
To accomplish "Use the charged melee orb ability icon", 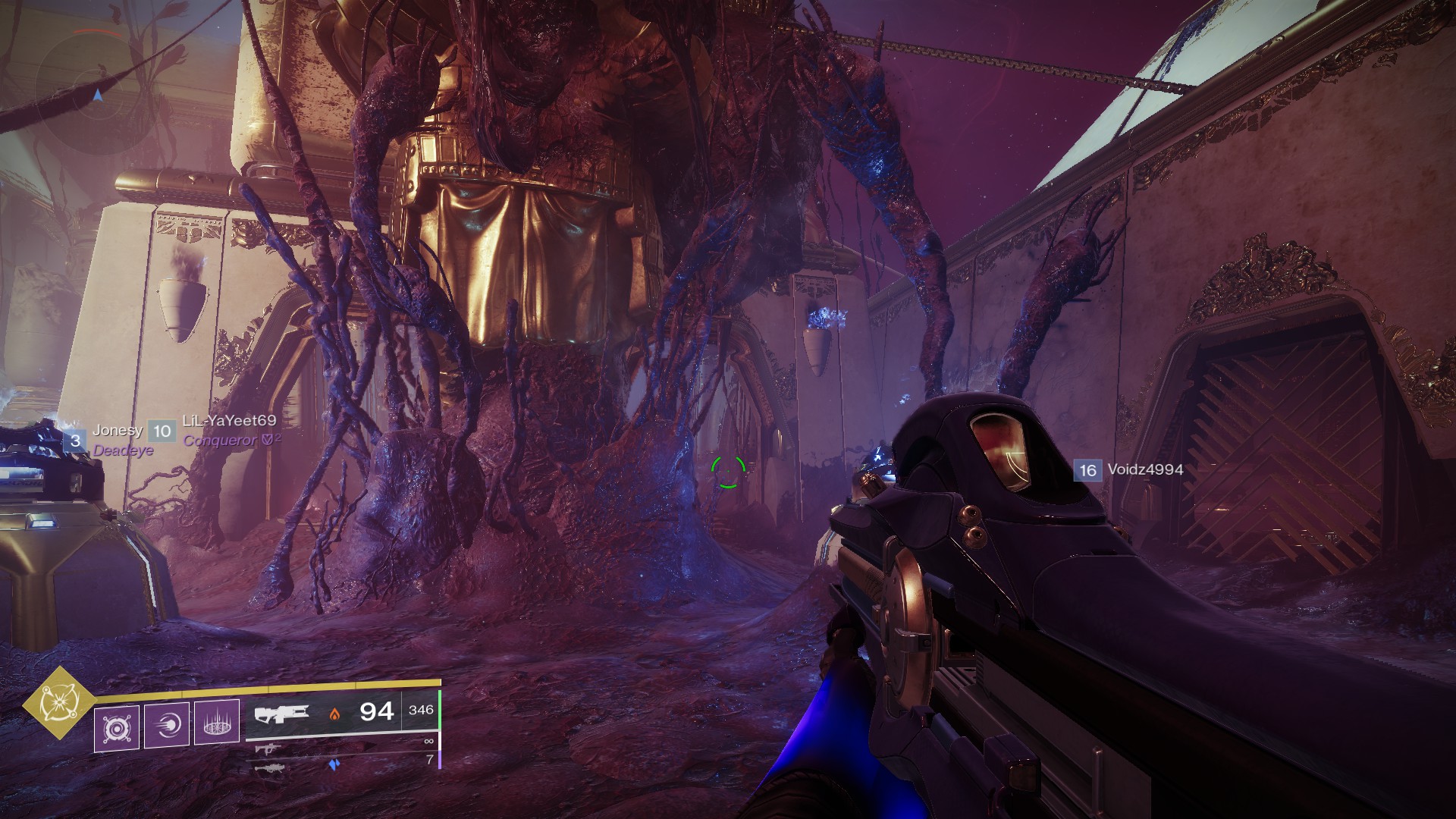I will (x=167, y=726).
